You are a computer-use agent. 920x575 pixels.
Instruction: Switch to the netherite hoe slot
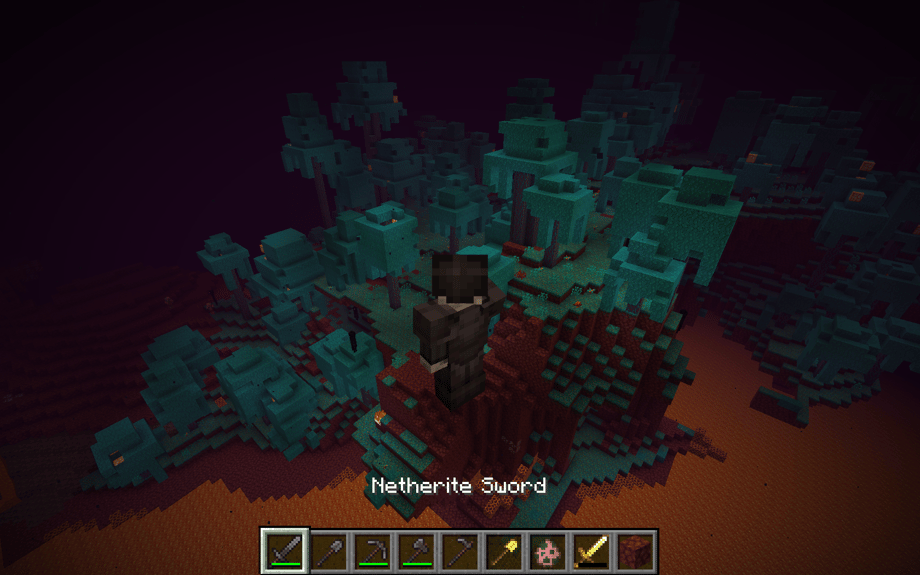pyautogui.click(x=460, y=551)
